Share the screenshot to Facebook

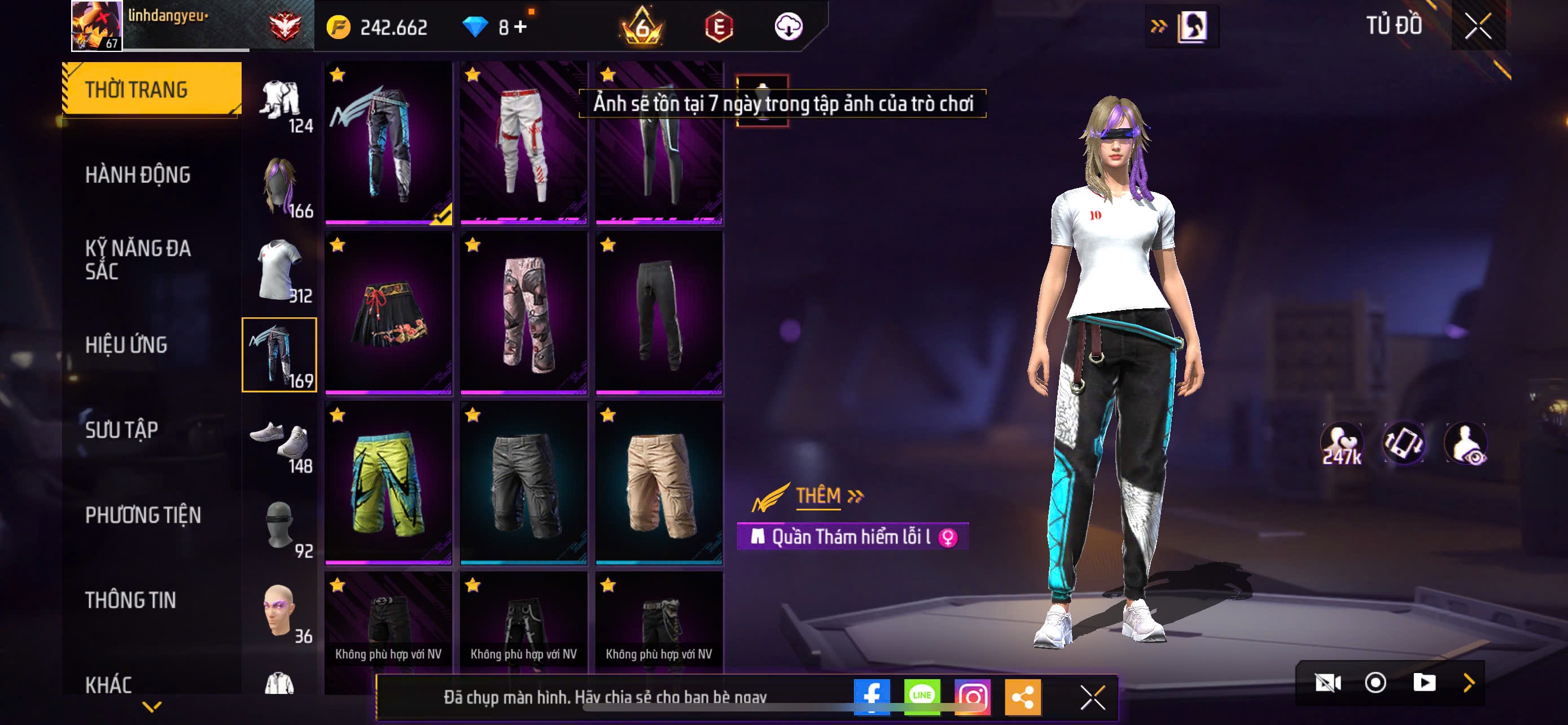coord(871,696)
